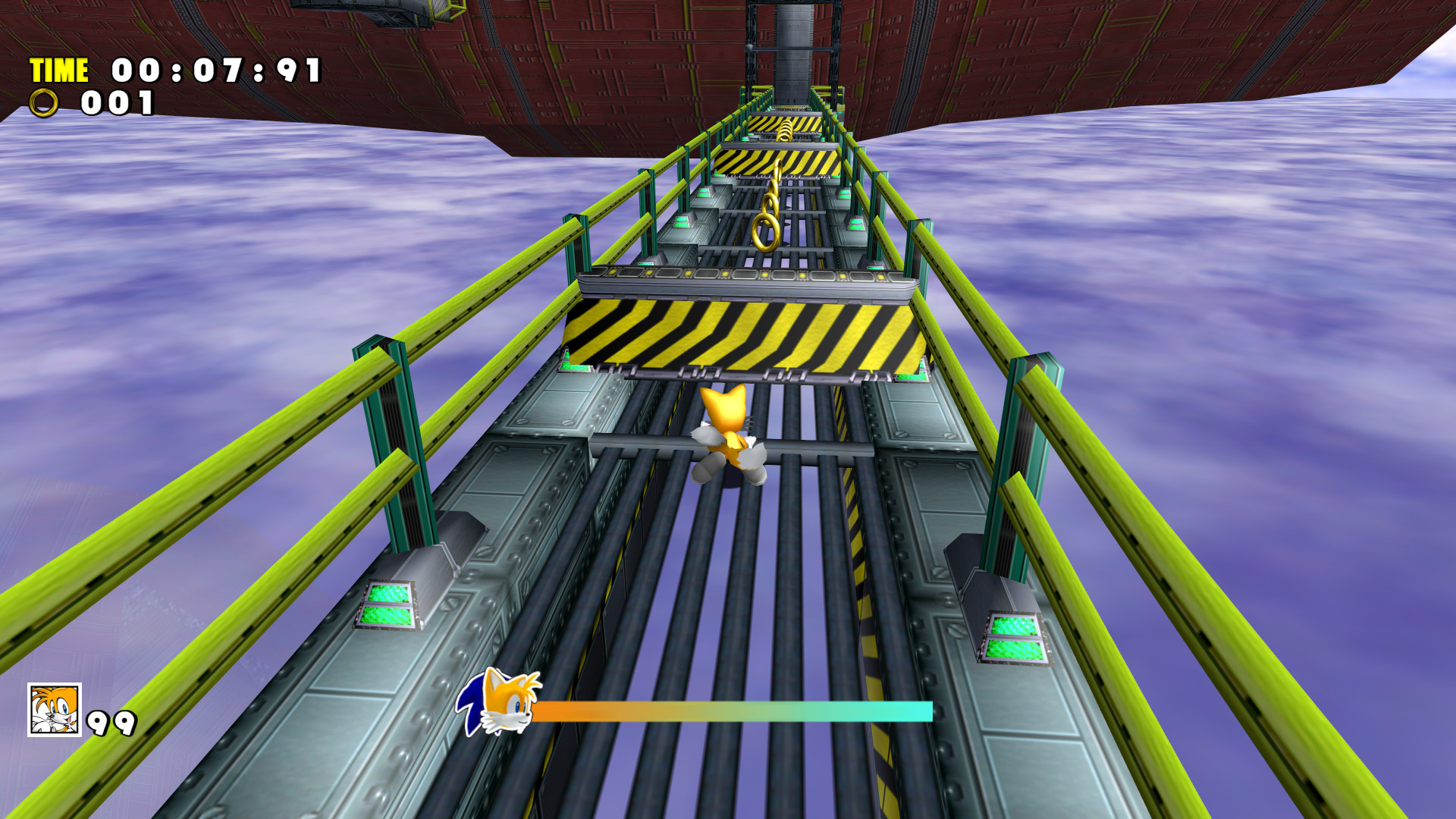This screenshot has width=1456, height=819.
Task: Click the third golden ring near the horizon
Action: [786, 130]
